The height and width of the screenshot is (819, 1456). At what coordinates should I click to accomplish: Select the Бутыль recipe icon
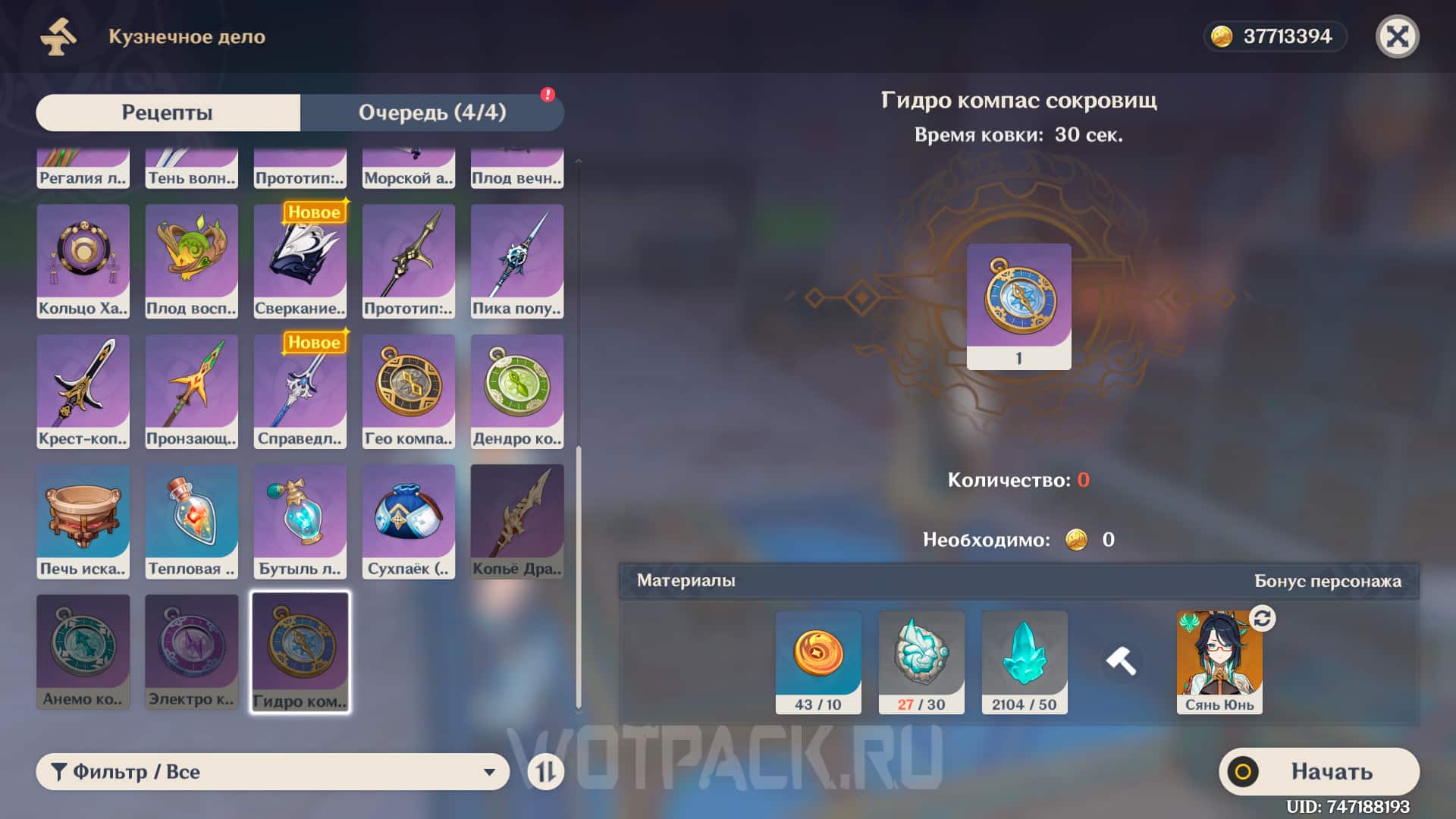(x=300, y=519)
